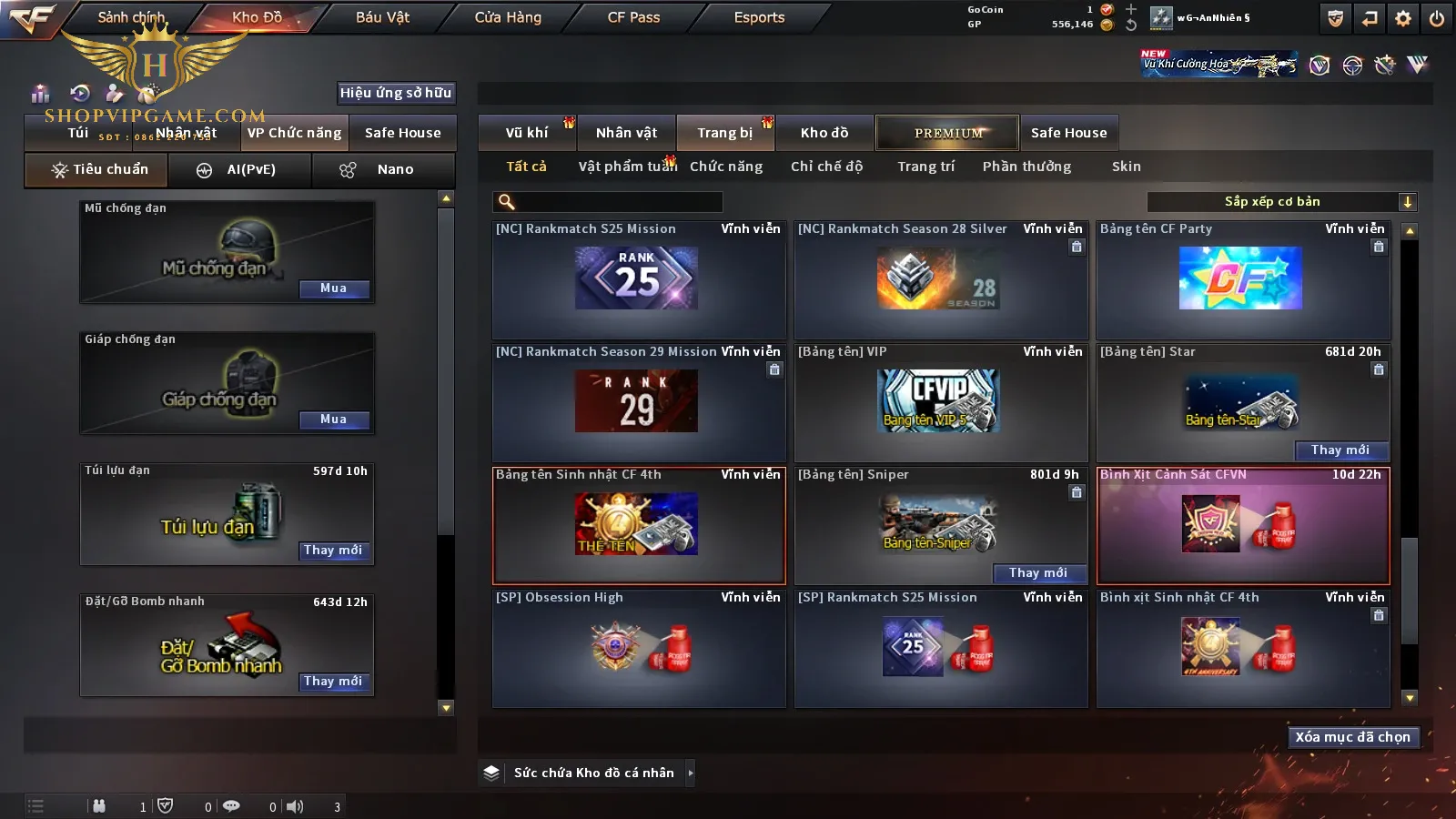This screenshot has height=819, width=1456.
Task: Select the Bảng tên CF Party item
Action: [x=1242, y=280]
